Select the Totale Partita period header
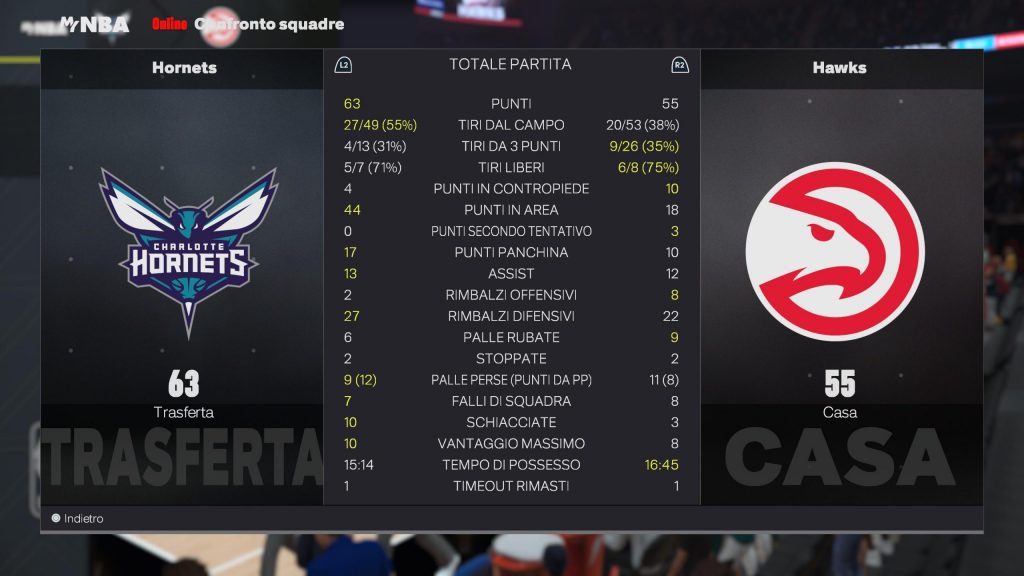 click(510, 65)
